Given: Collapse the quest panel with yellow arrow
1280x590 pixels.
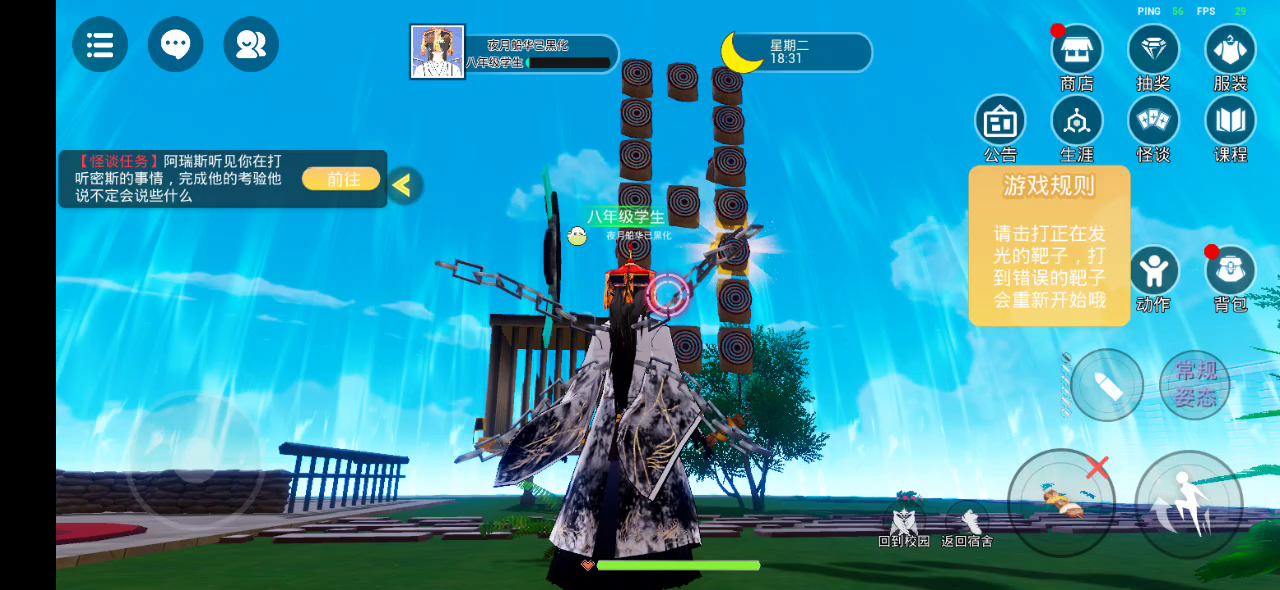Looking at the screenshot, I should click(x=403, y=185).
